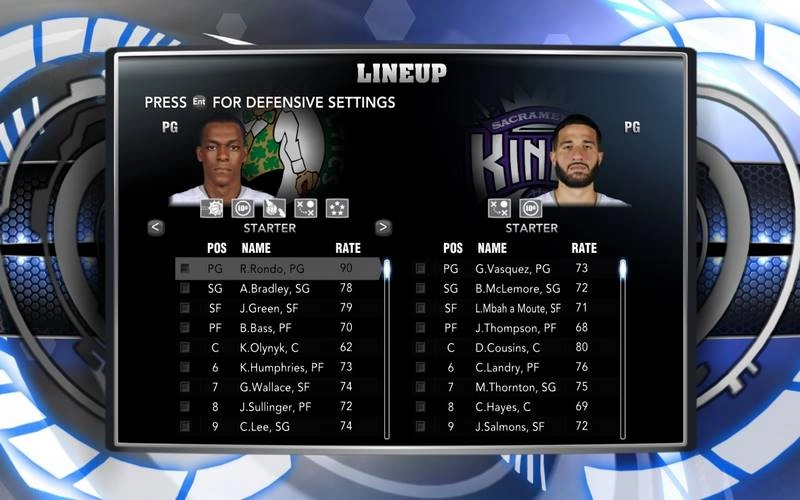Select C.Landry, PF row
Screen dimensions: 800x500
[x=512, y=367]
